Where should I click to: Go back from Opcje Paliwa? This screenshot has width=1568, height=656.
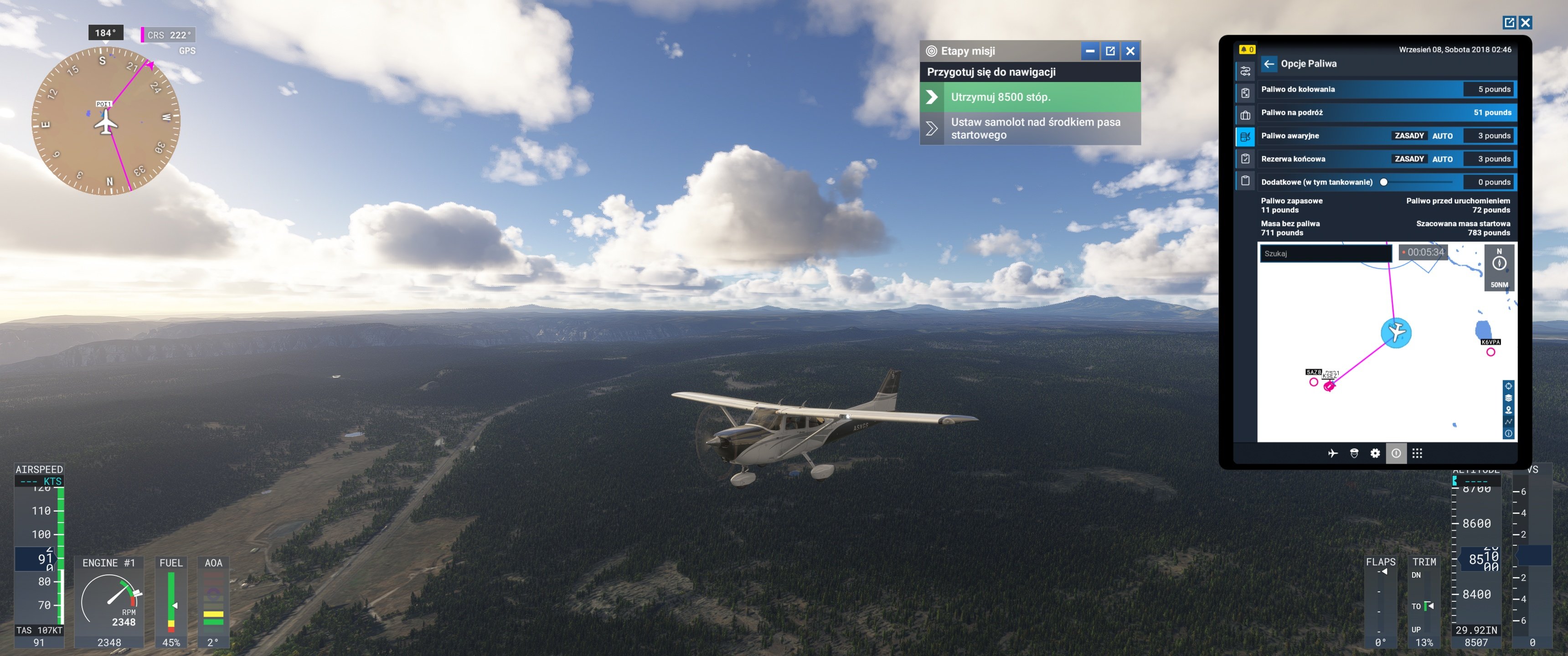pyautogui.click(x=1269, y=64)
